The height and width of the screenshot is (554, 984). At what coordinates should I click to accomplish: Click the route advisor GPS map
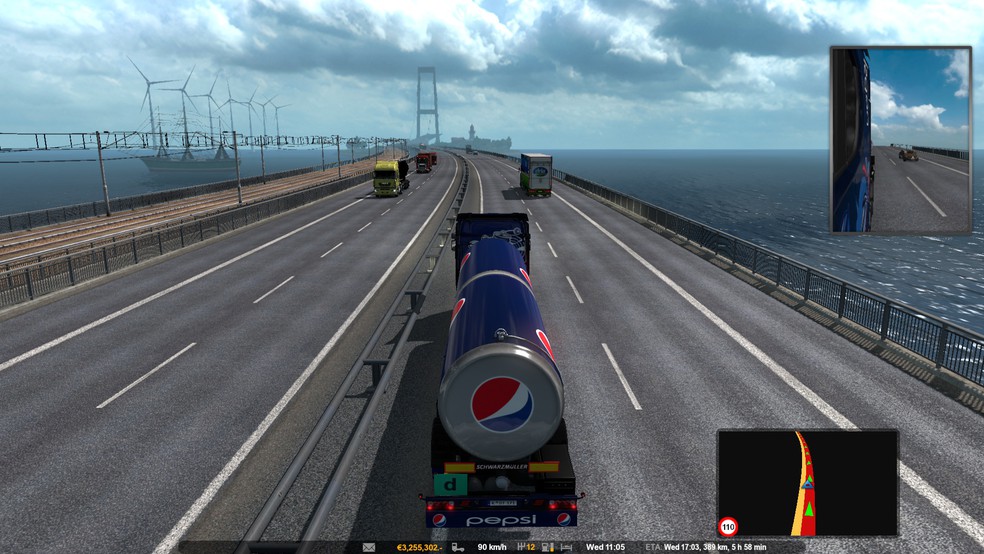tap(807, 484)
